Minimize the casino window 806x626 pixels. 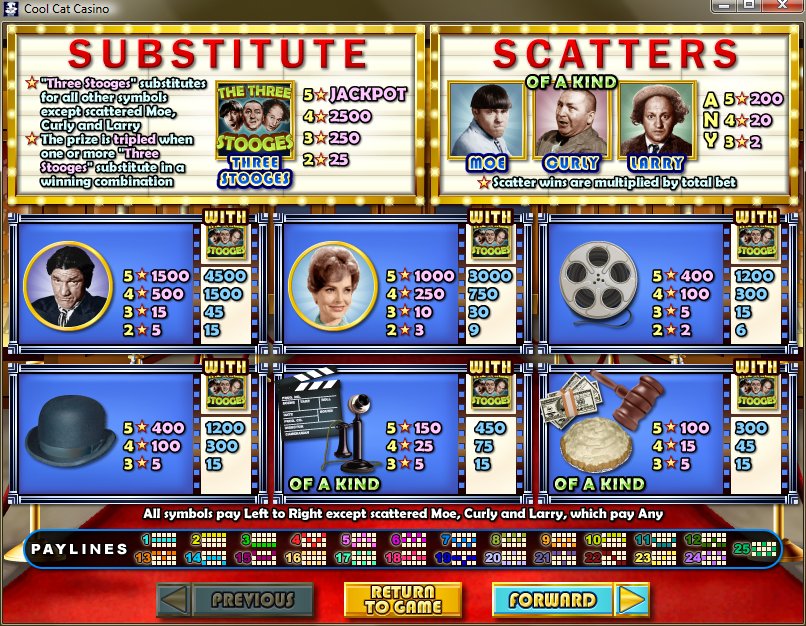pyautogui.click(x=724, y=5)
